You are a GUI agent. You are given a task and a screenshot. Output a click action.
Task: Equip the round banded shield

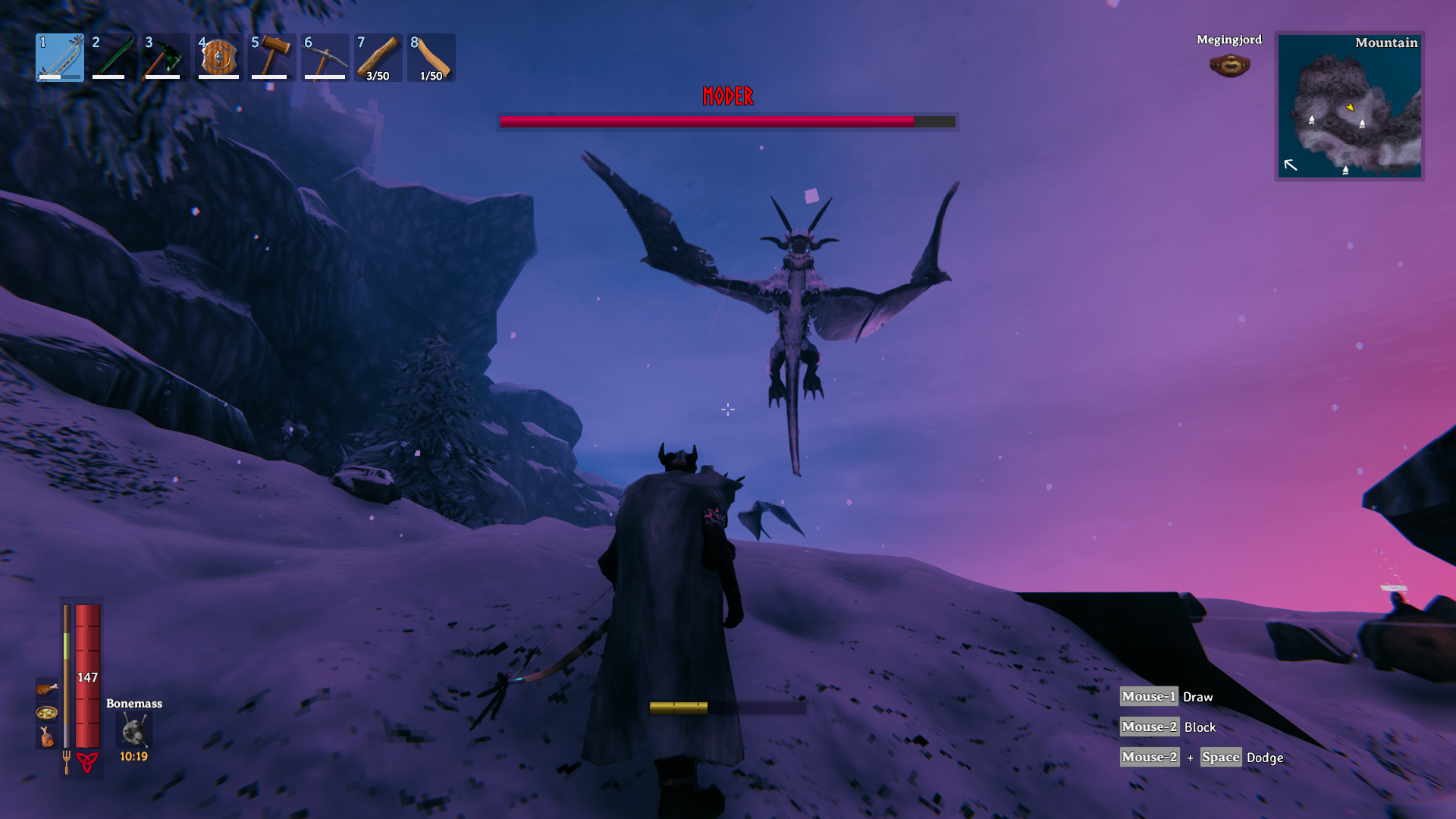(219, 58)
